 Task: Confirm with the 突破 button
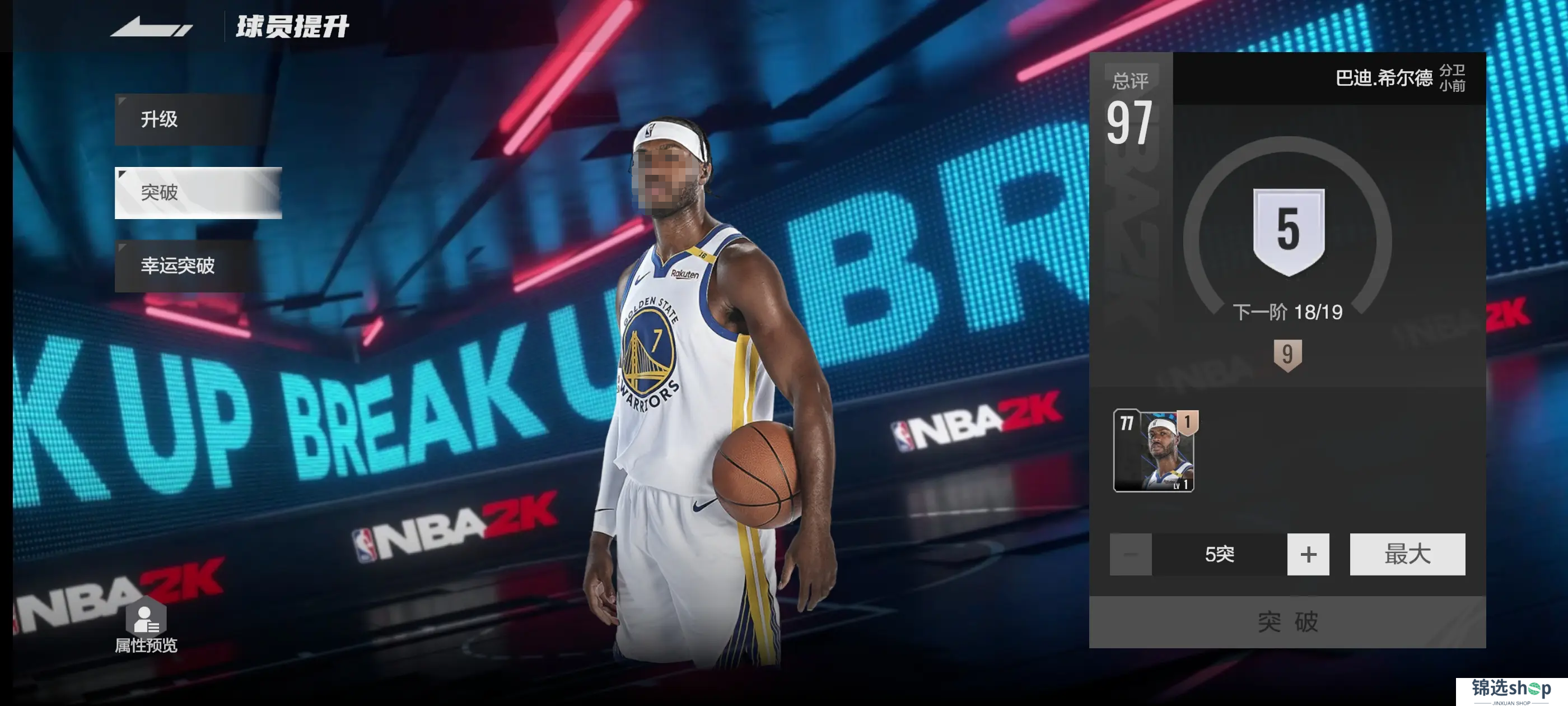[1287, 622]
